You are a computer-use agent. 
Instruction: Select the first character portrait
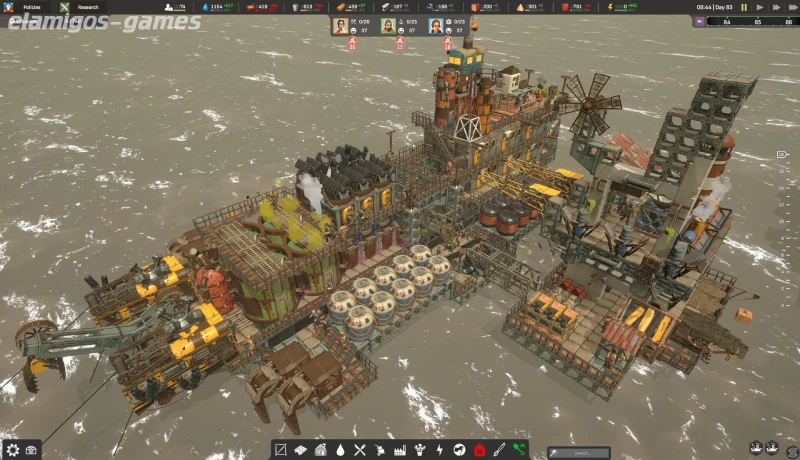point(341,25)
